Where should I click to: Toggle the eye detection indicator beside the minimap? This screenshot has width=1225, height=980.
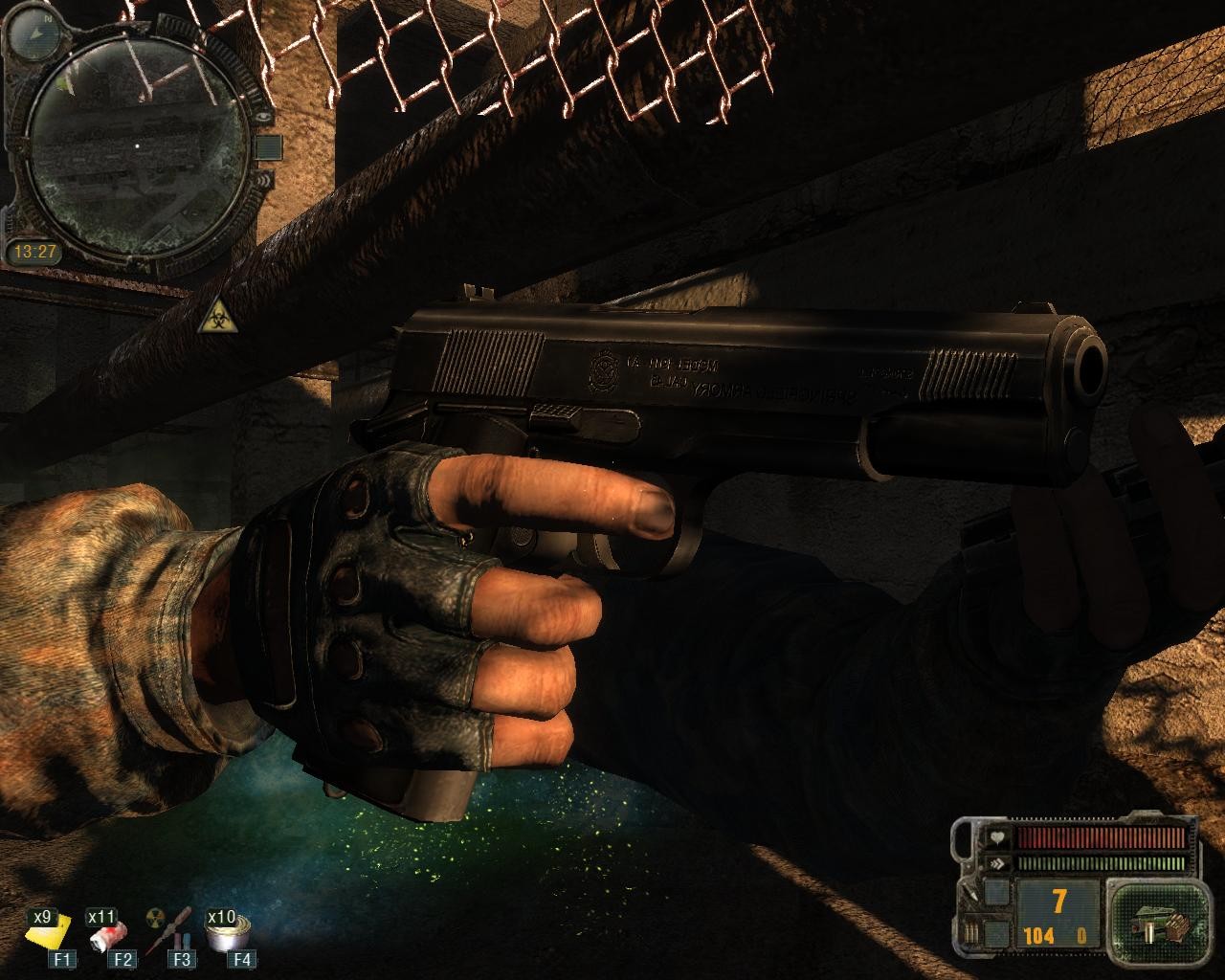point(263,117)
